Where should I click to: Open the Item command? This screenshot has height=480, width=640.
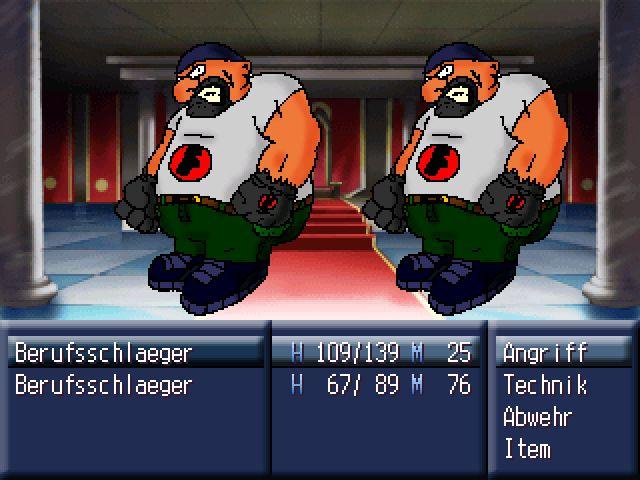click(527, 449)
